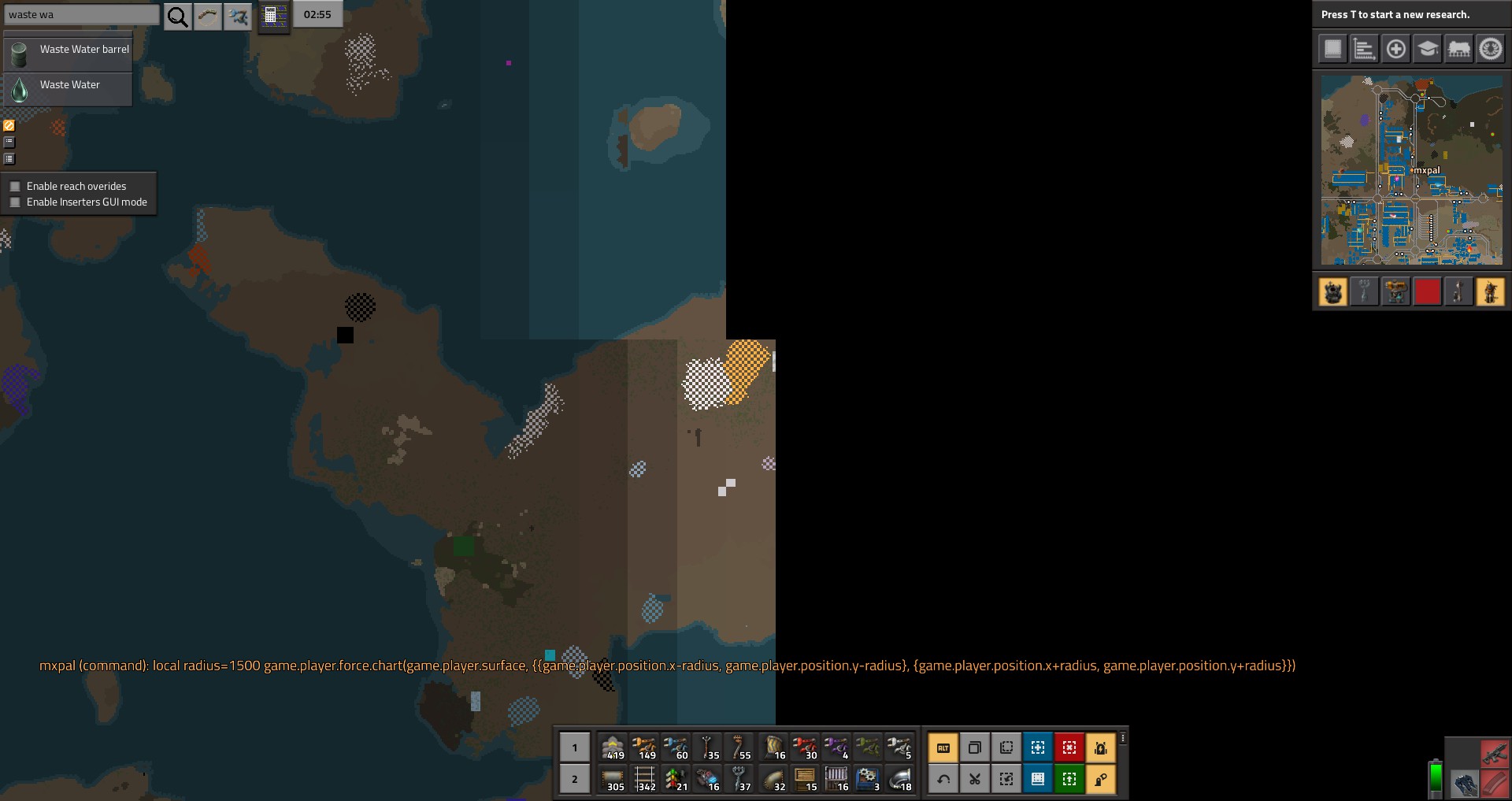Select the red color shortcut slot
The height and width of the screenshot is (801, 1512).
coord(1427,292)
